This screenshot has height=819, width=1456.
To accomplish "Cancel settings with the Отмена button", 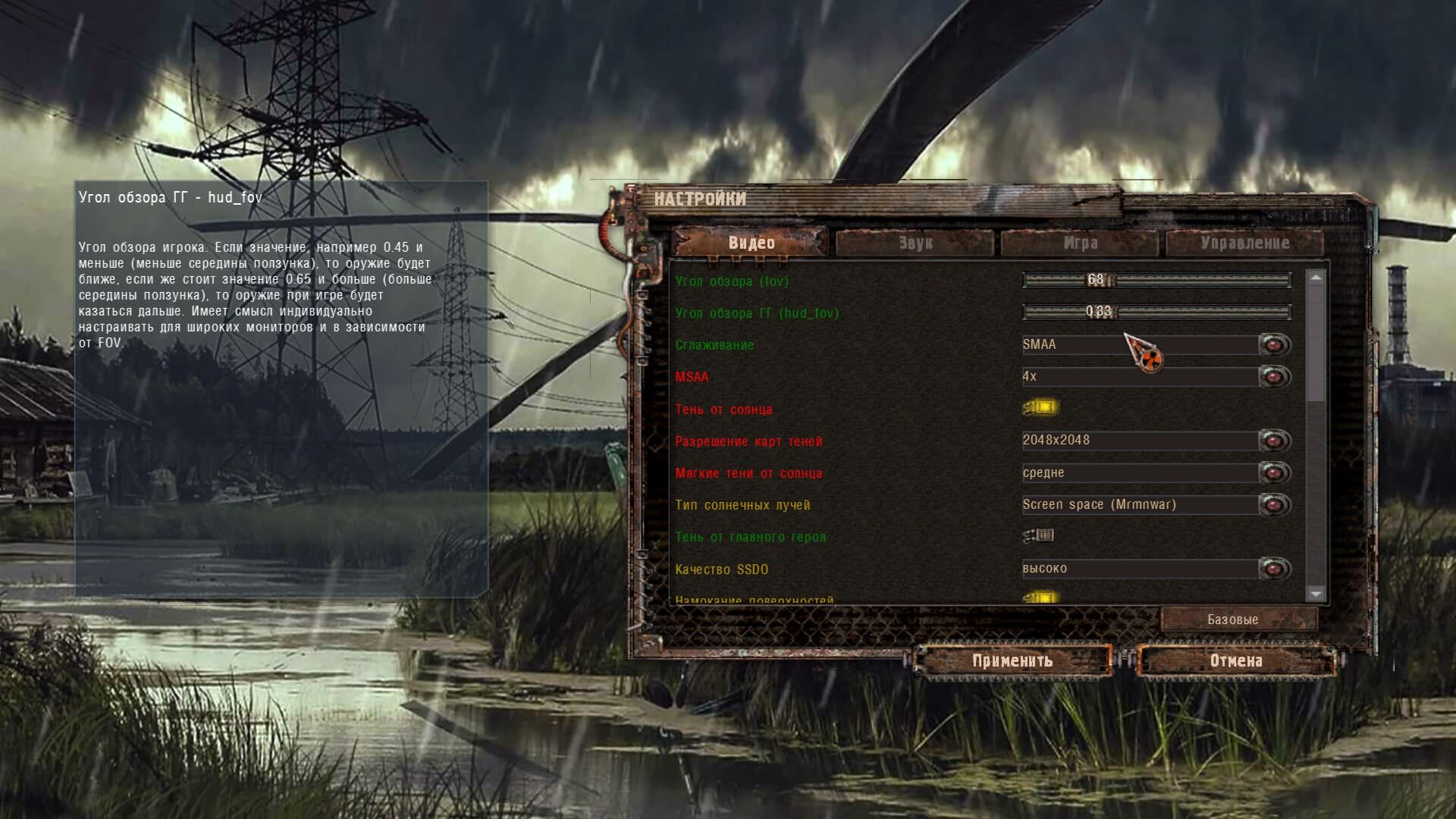I will pos(1236,661).
